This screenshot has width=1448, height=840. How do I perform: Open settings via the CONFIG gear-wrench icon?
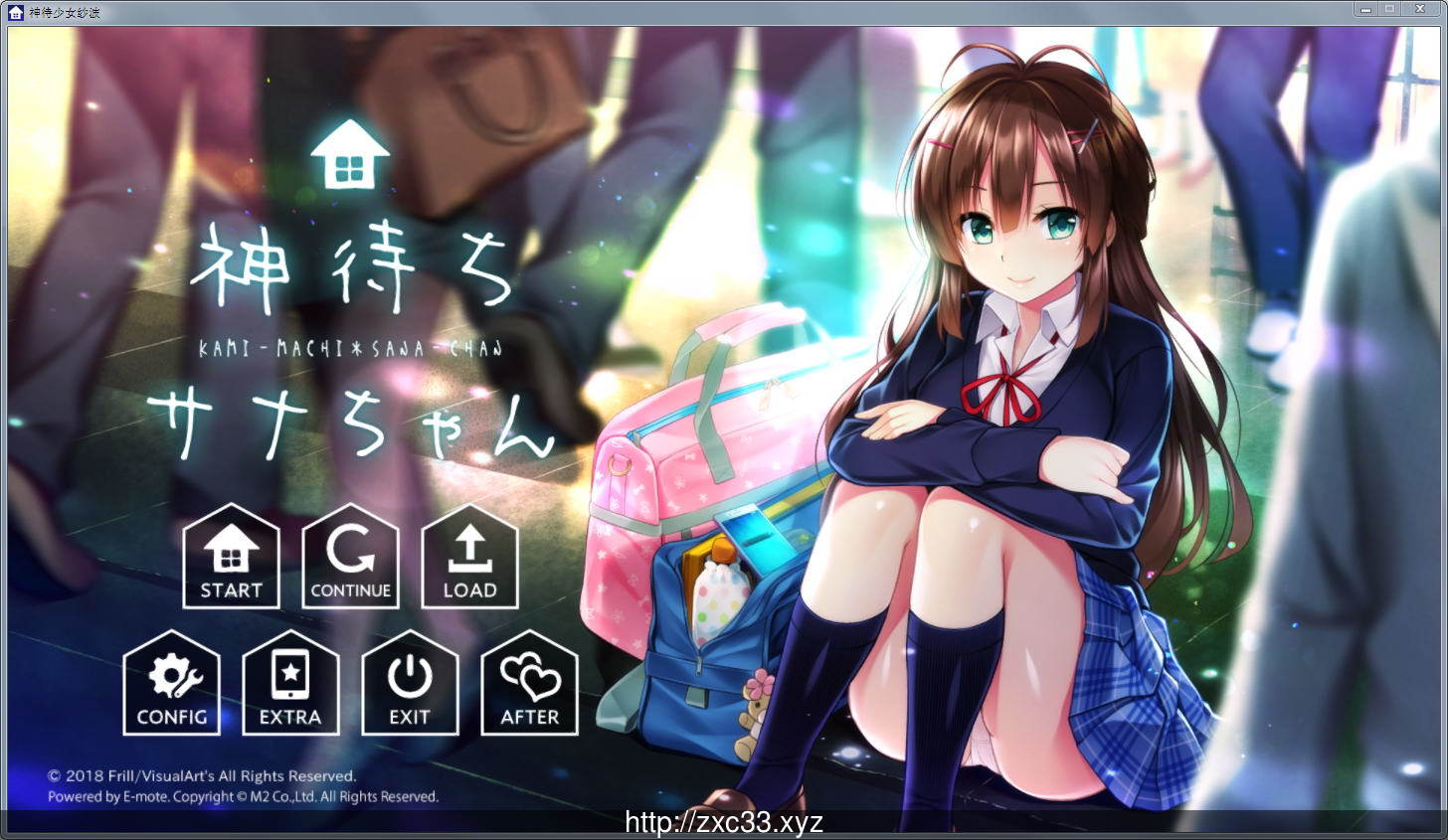pos(171,676)
